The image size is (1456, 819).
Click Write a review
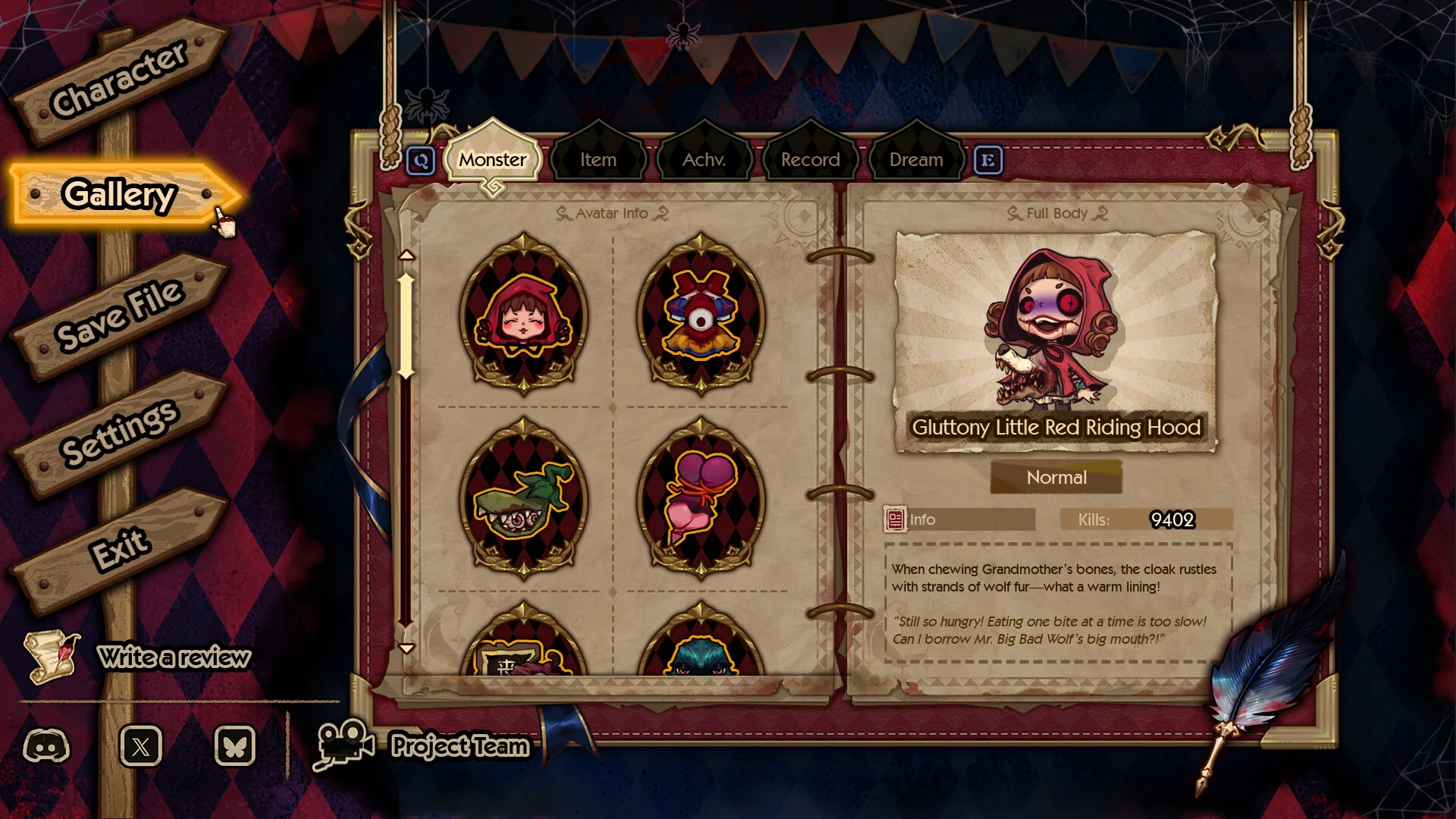(x=173, y=657)
